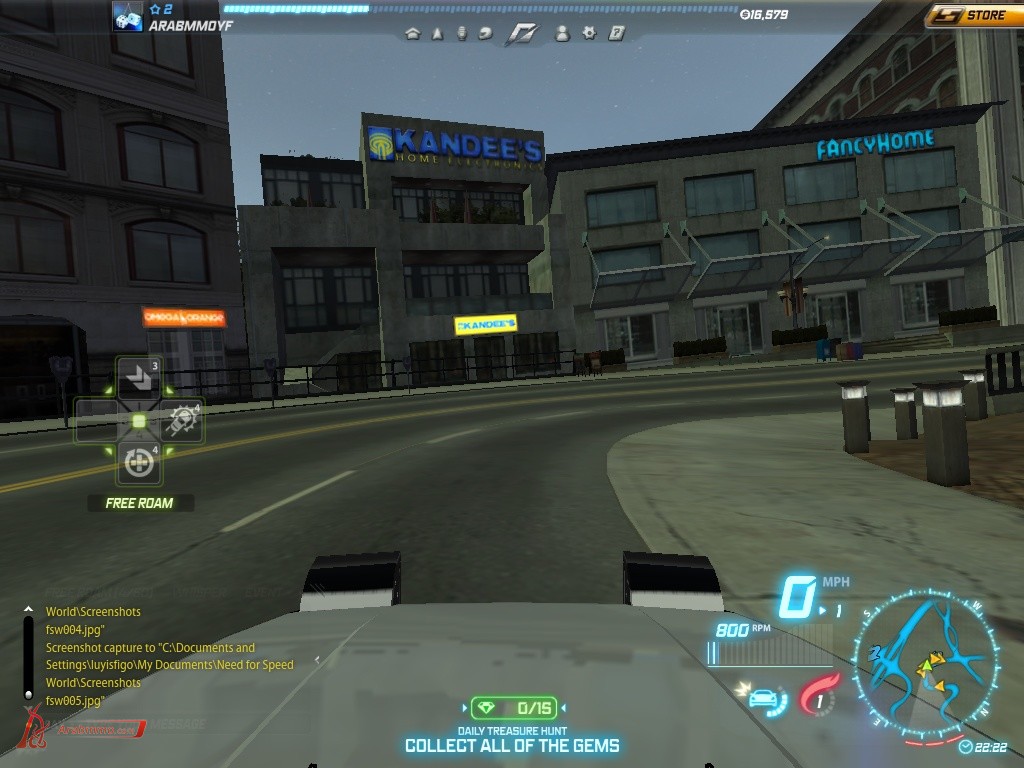
Task: Use the circular-arrow cross powerup slot
Action: tap(138, 462)
